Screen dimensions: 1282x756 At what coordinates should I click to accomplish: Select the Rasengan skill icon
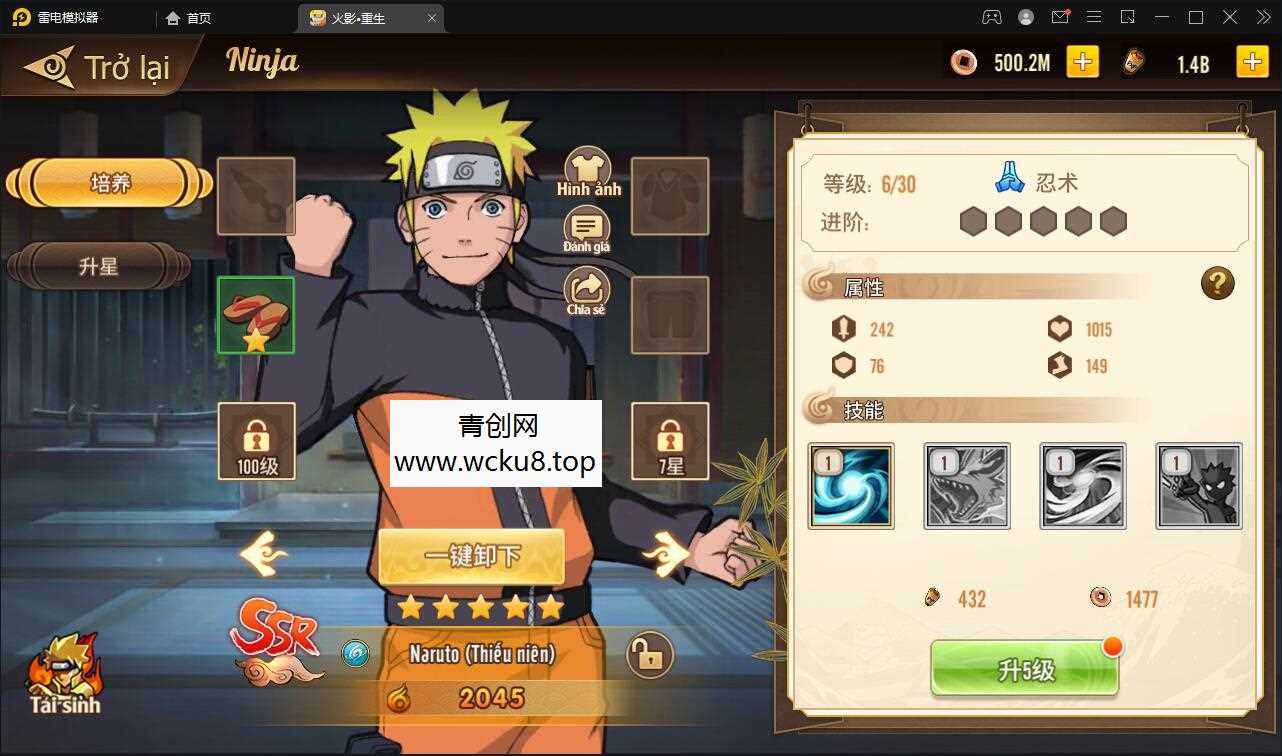pos(850,486)
